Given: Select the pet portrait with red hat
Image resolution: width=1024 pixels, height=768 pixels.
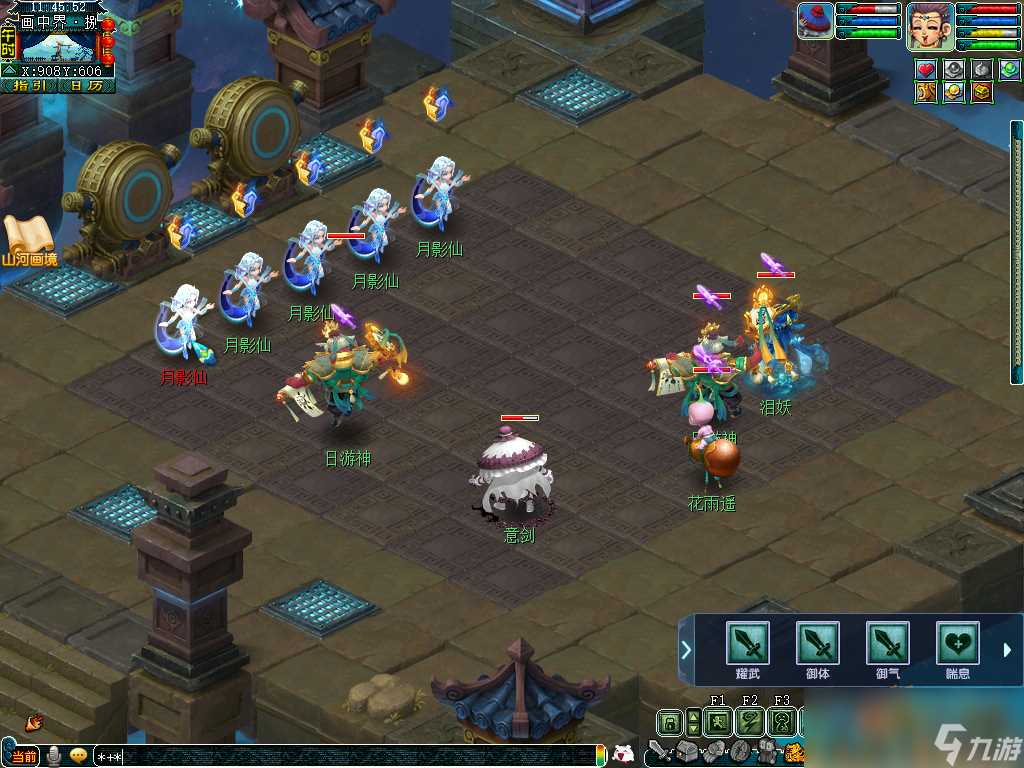Looking at the screenshot, I should click(x=815, y=21).
